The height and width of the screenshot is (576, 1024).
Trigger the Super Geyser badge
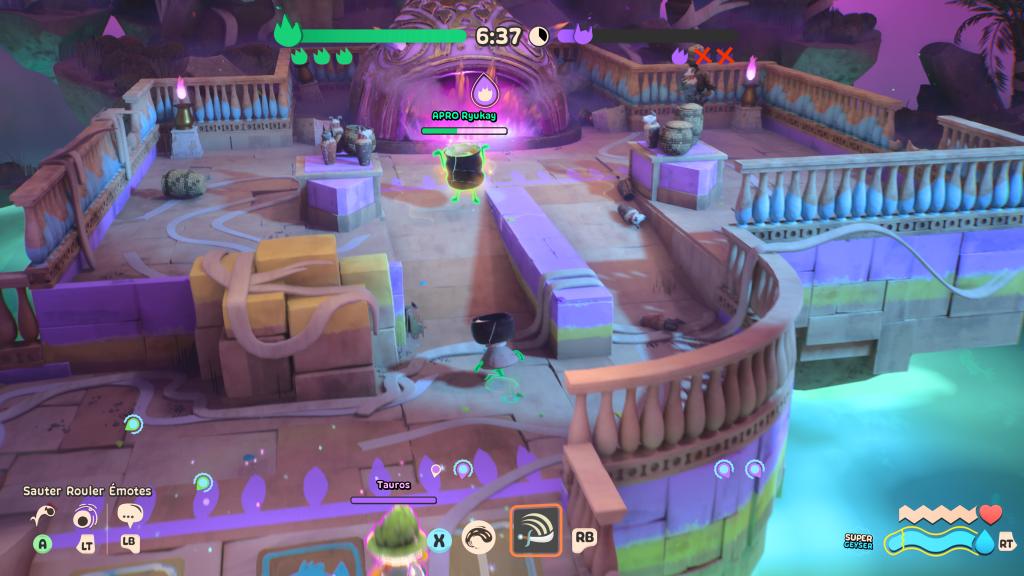(858, 541)
